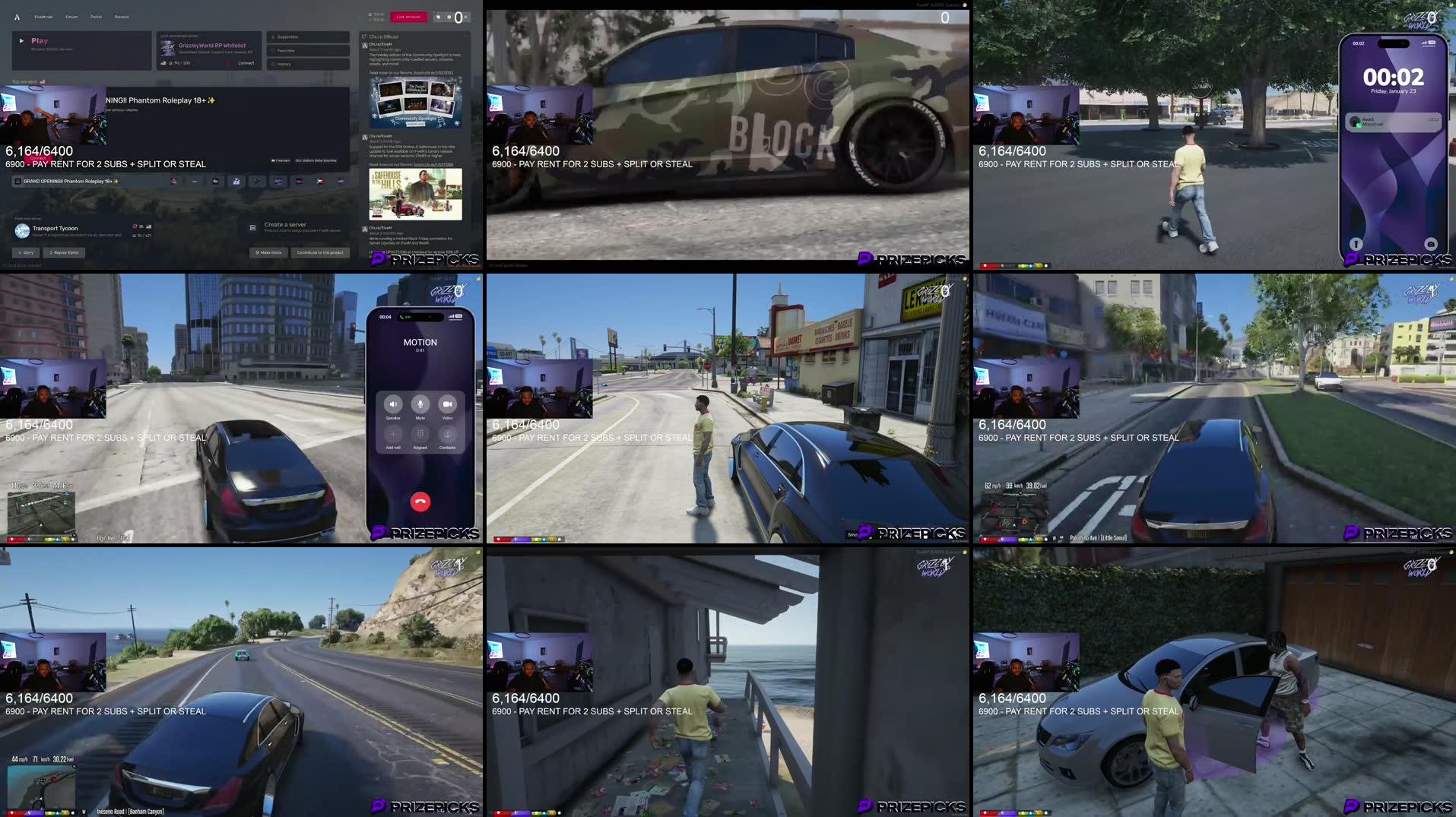Open the Community Spotlight thumbnail
The height and width of the screenshot is (817, 1456).
(x=414, y=101)
